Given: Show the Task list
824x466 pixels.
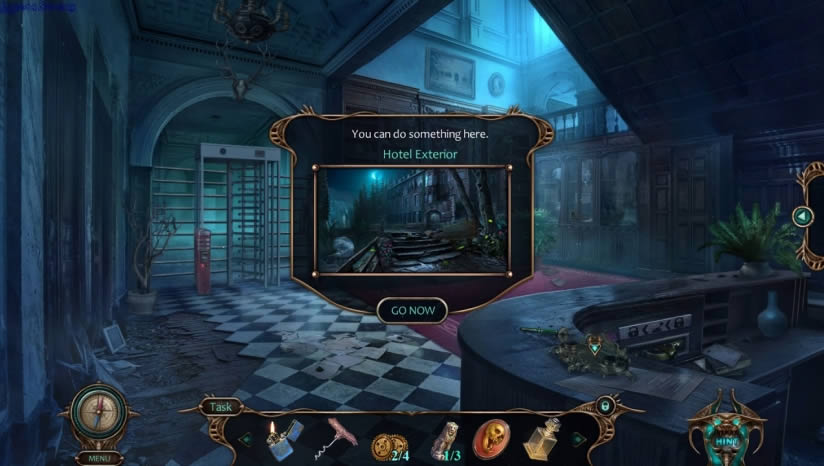Looking at the screenshot, I should click(x=221, y=407).
